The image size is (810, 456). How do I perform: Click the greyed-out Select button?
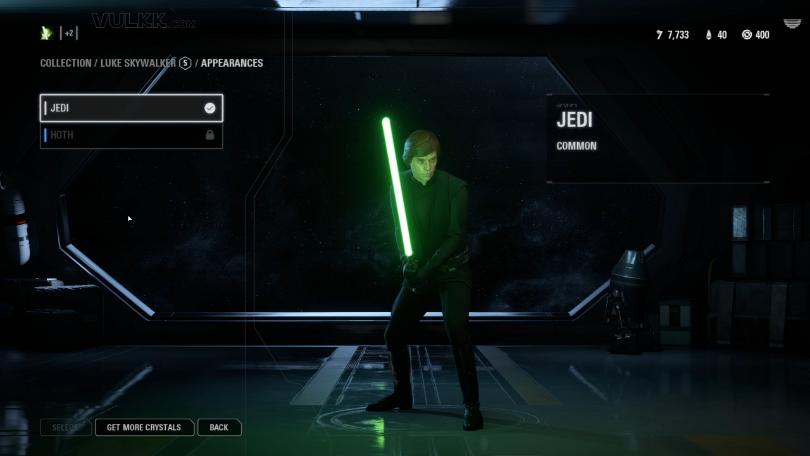point(65,427)
